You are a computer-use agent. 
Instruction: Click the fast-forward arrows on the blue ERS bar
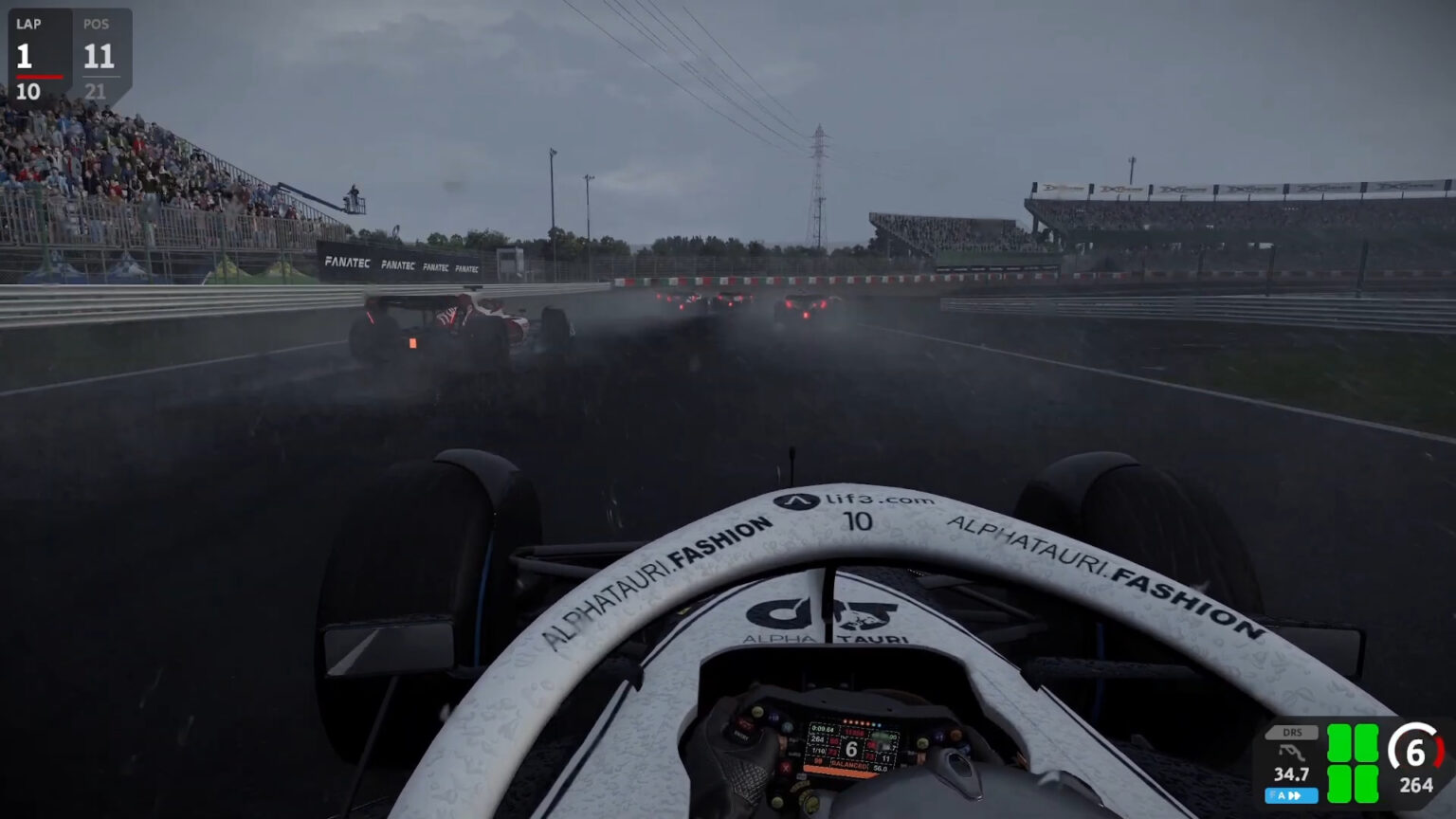tap(1297, 793)
